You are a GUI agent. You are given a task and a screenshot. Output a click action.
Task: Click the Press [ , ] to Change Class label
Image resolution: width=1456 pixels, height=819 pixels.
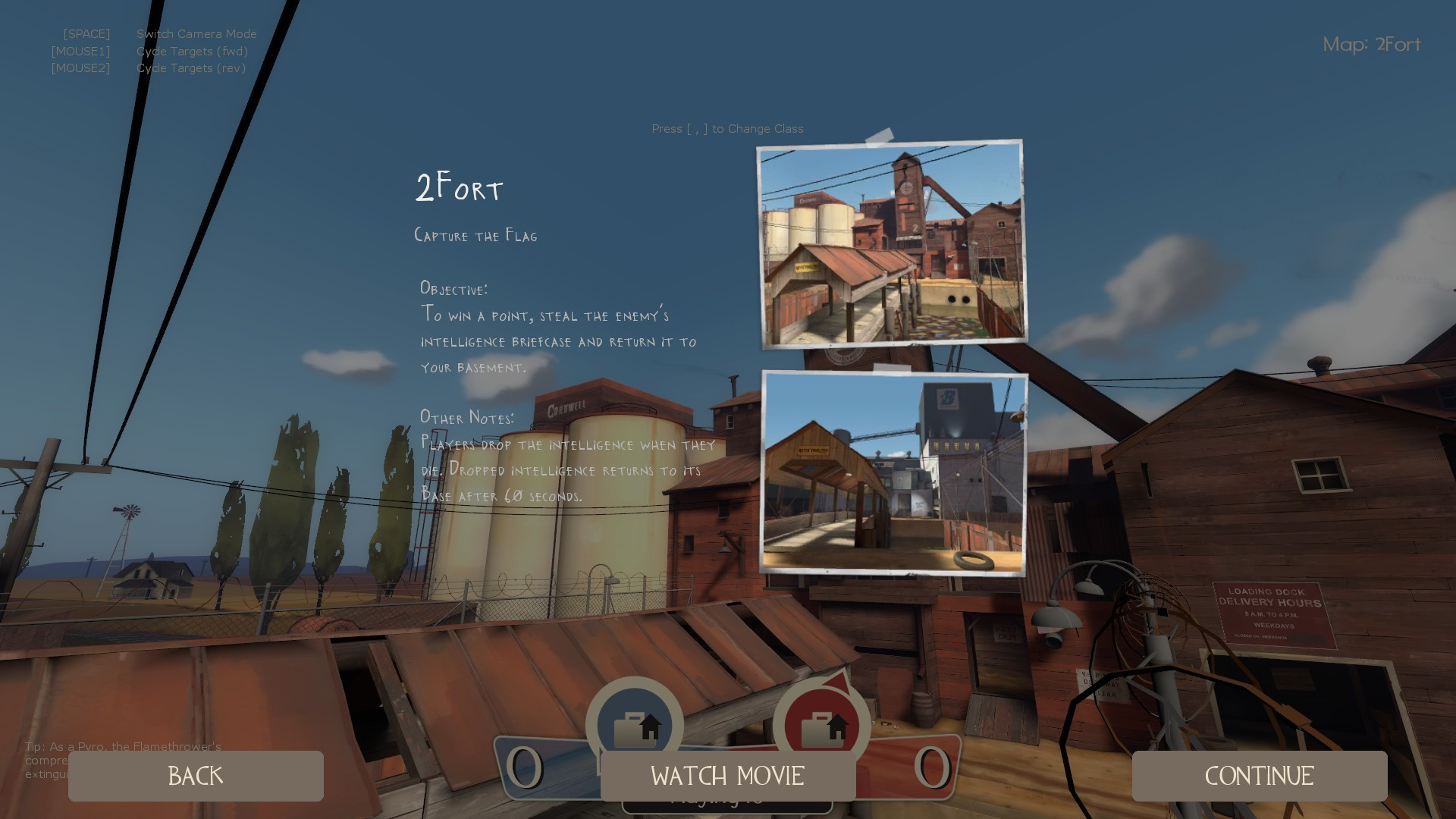(727, 129)
